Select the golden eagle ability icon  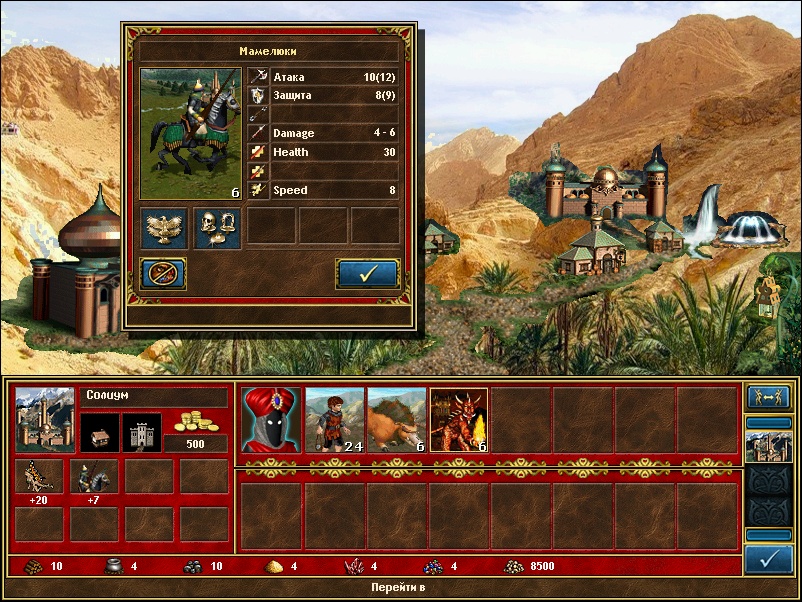click(163, 226)
